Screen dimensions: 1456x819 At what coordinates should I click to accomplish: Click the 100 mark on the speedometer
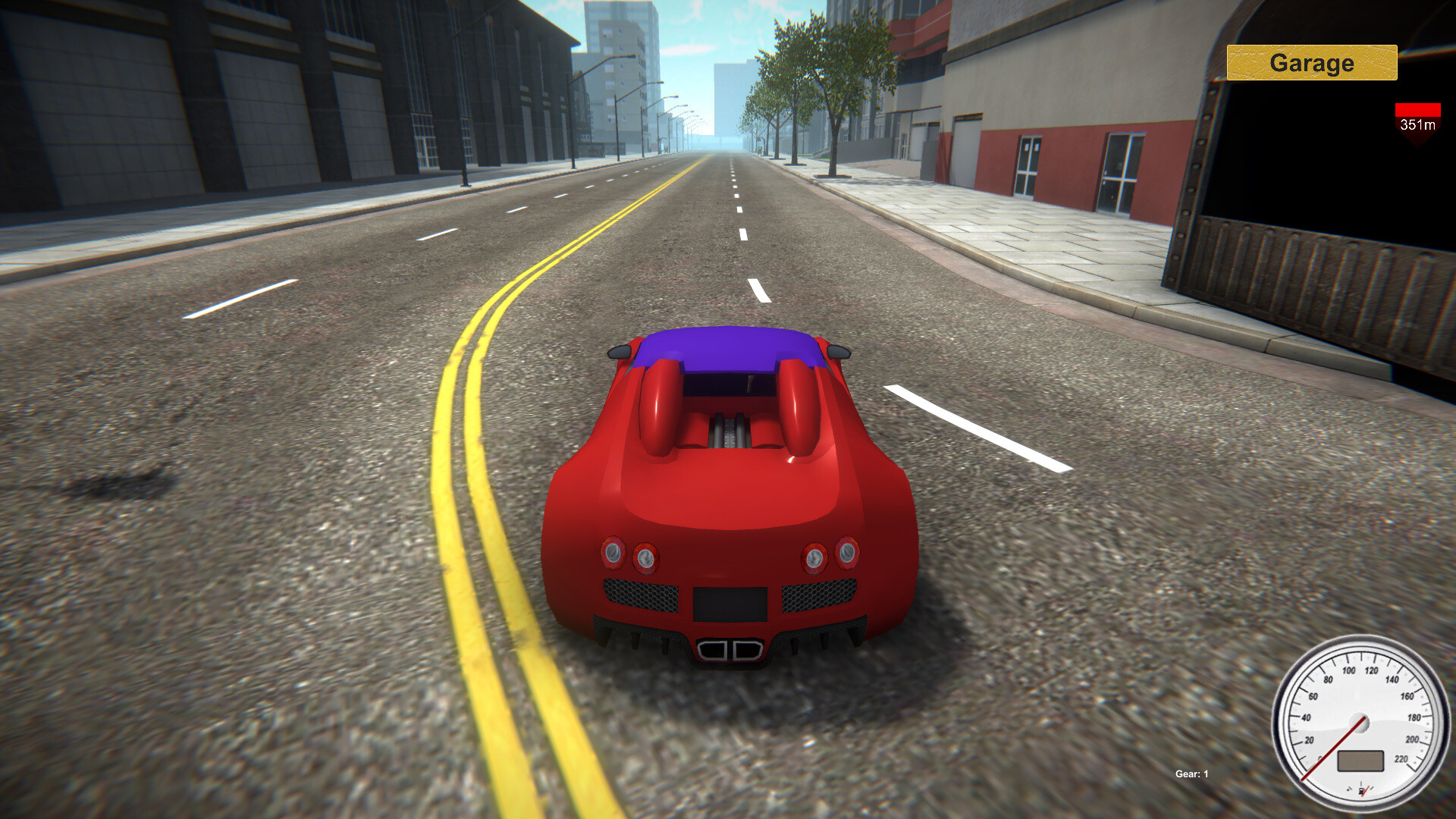coord(1349,670)
